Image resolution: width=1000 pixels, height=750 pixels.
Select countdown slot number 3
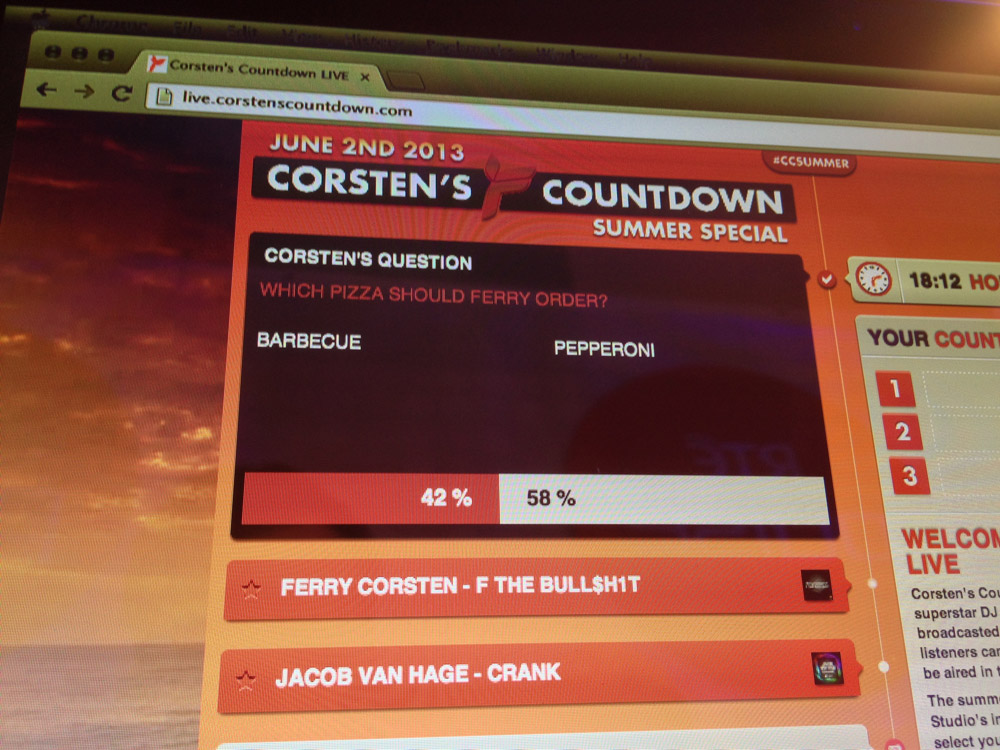pyautogui.click(x=908, y=476)
